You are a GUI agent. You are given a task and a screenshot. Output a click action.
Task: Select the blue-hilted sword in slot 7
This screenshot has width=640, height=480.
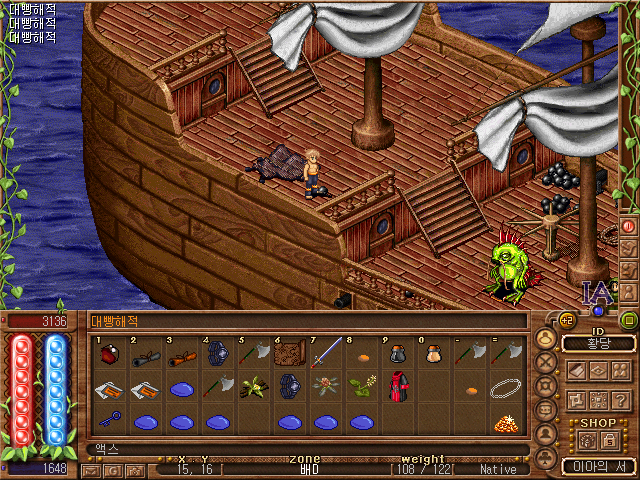click(325, 353)
